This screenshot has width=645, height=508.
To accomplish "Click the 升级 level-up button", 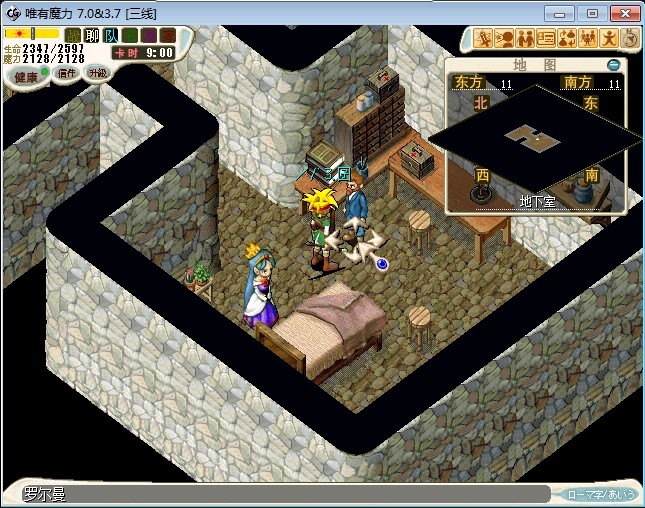I will (97, 73).
